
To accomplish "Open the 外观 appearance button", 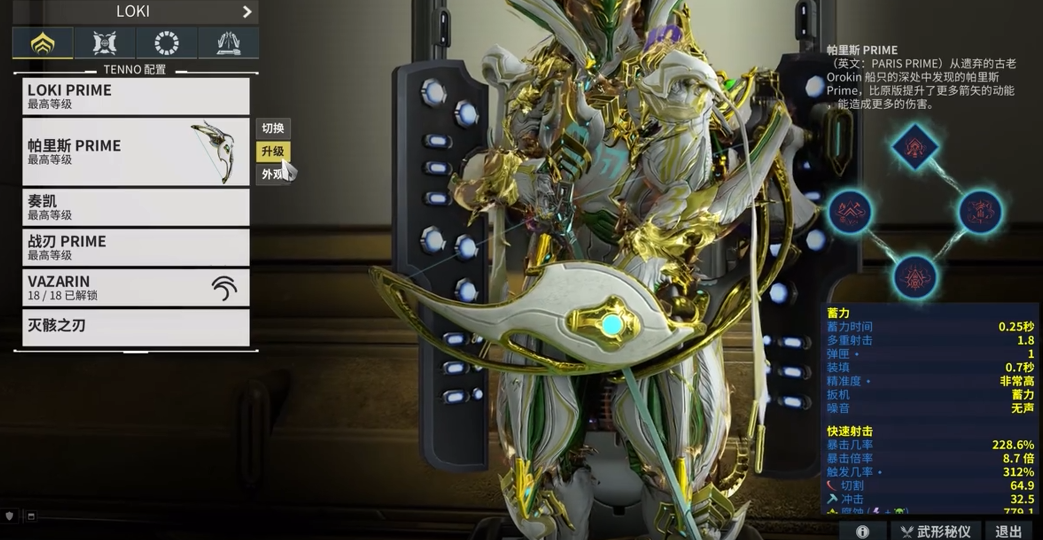I will click(x=273, y=175).
